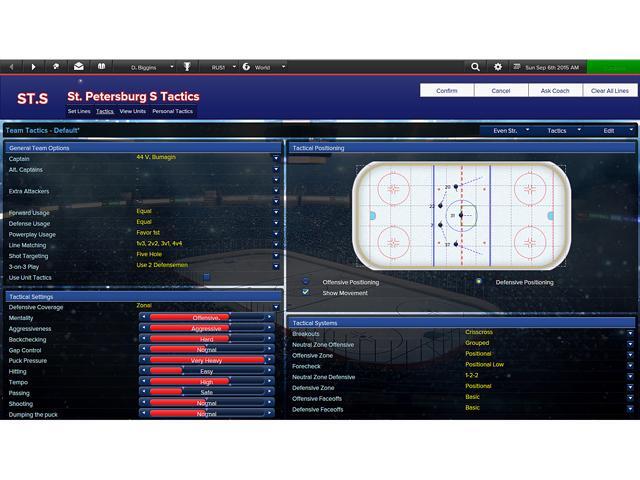640x480 pixels.
Task: Open the search magnifier icon
Action: [476, 67]
